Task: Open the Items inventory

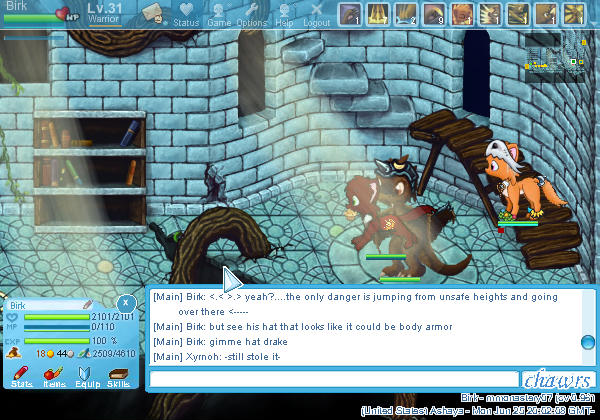Action: (x=54, y=375)
